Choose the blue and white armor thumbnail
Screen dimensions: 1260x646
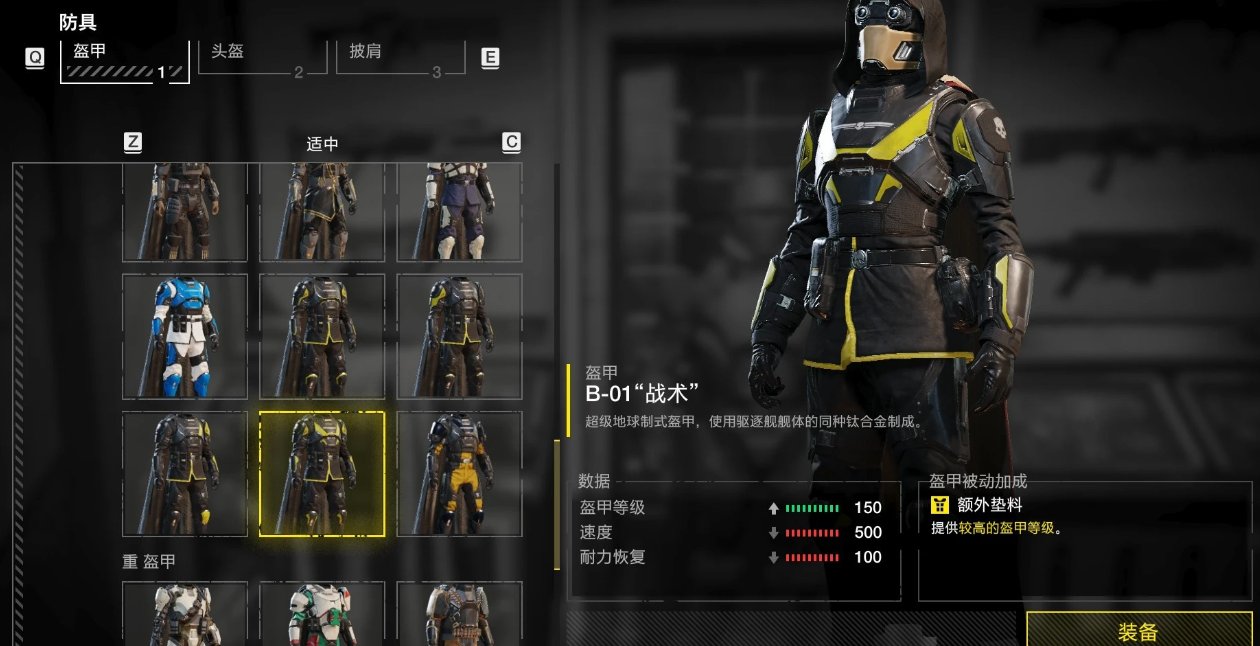[185, 336]
